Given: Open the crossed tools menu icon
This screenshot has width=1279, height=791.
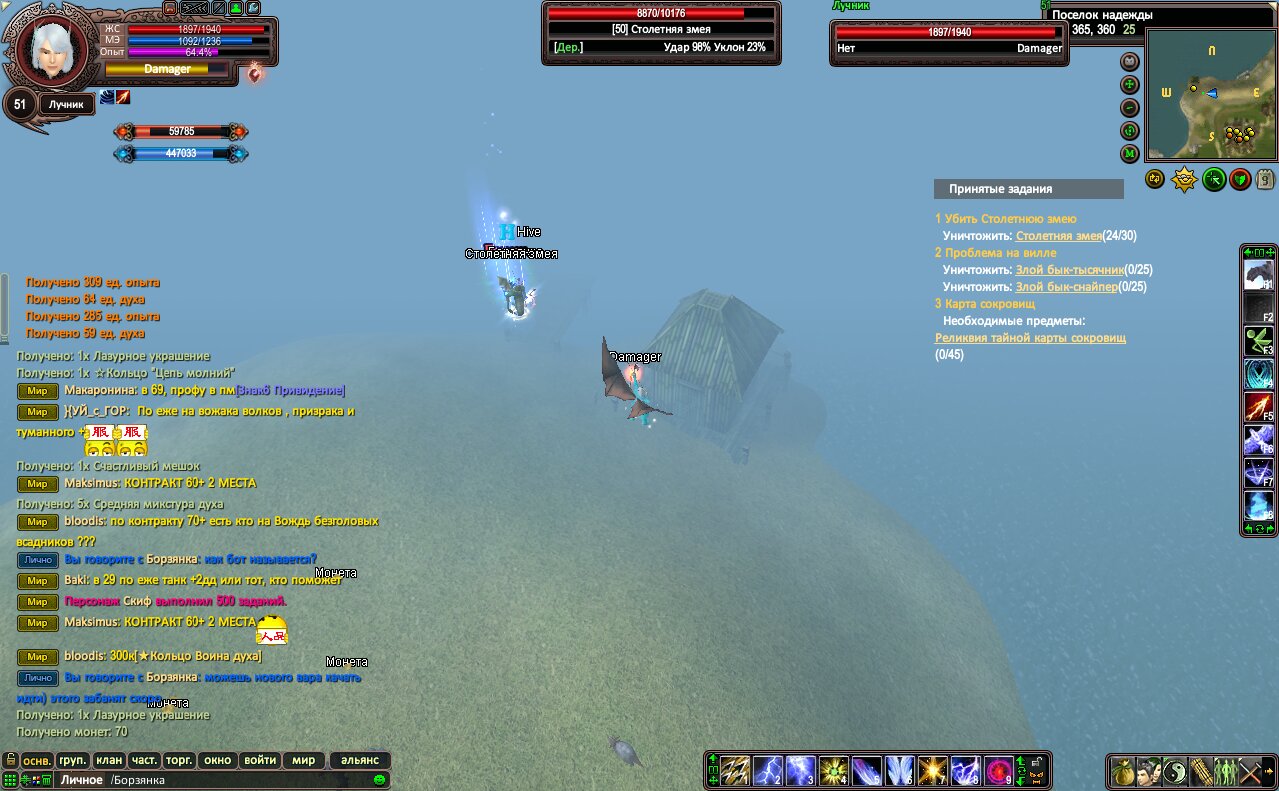Looking at the screenshot, I should [x=1250, y=772].
